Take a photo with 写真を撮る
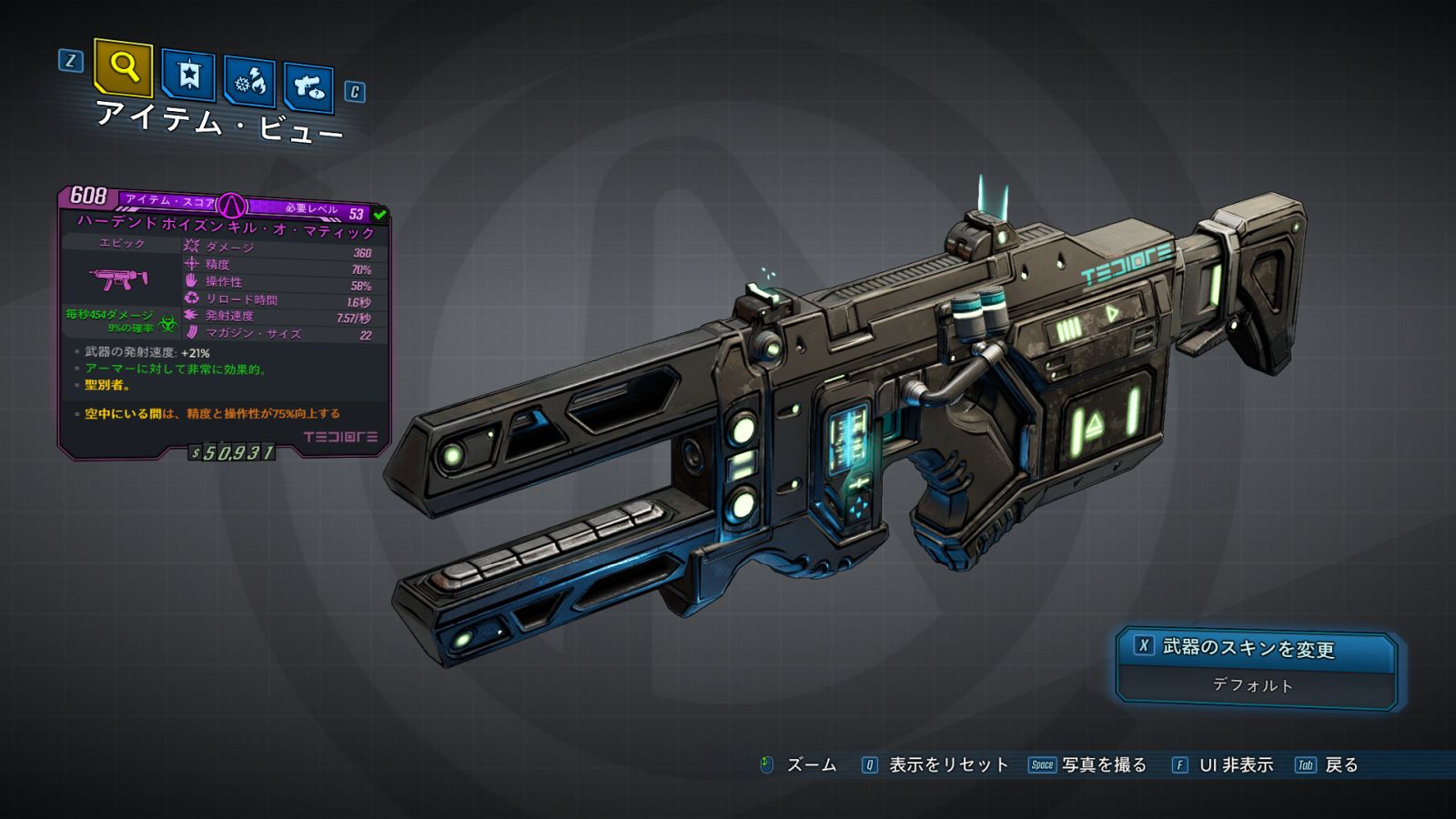 1103,765
